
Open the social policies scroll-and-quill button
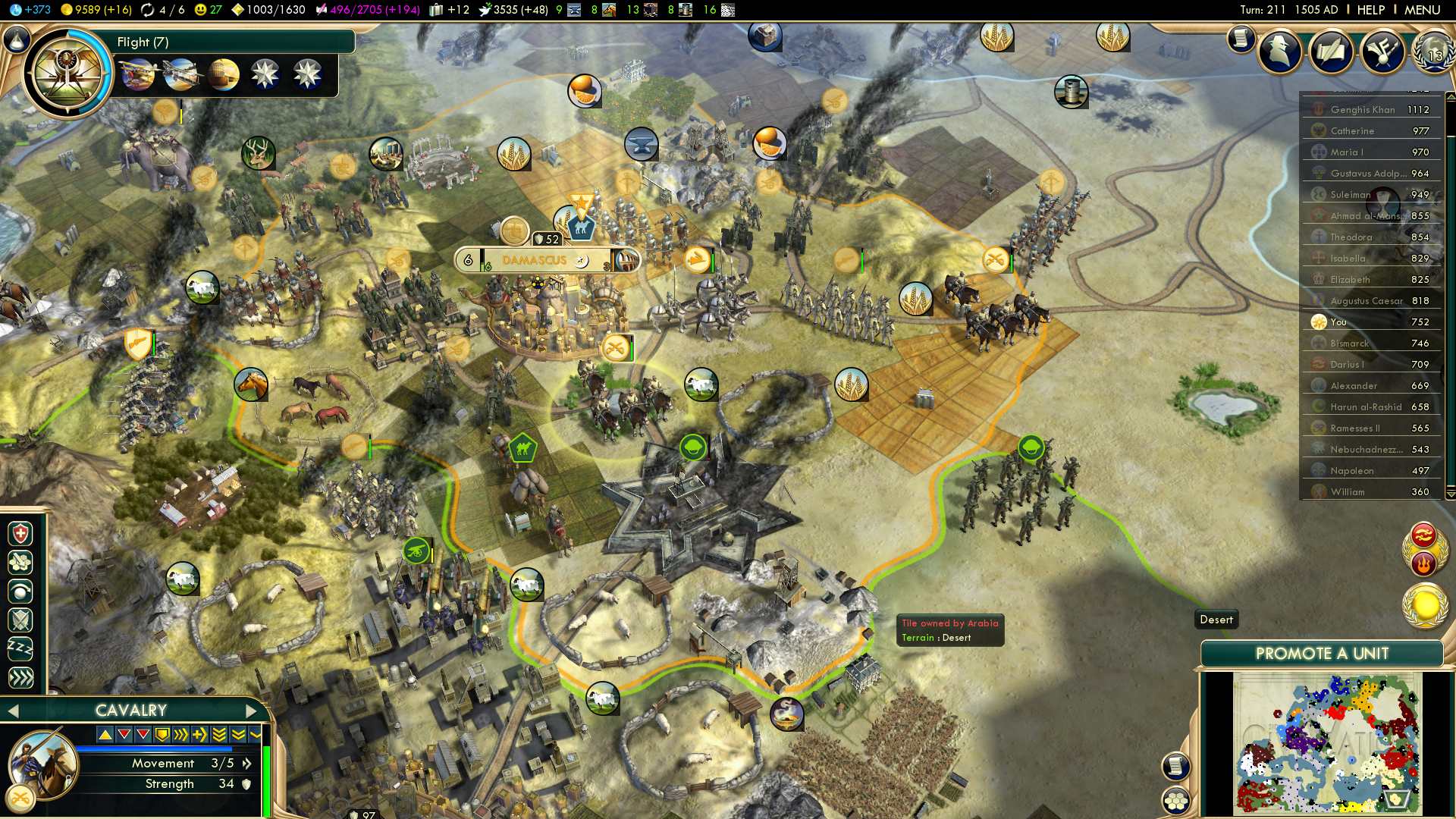[x=1331, y=52]
